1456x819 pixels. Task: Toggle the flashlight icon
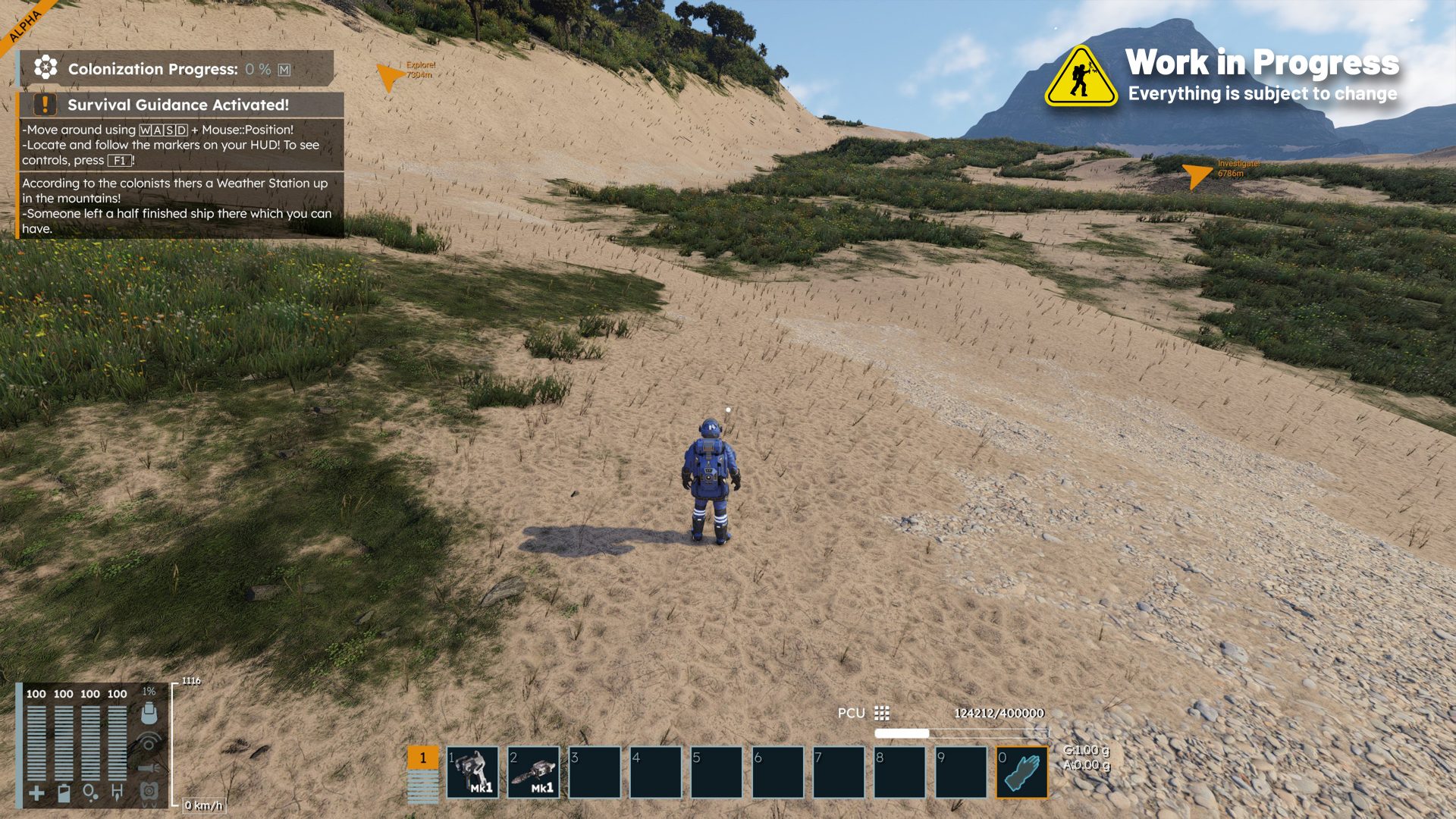149,767
